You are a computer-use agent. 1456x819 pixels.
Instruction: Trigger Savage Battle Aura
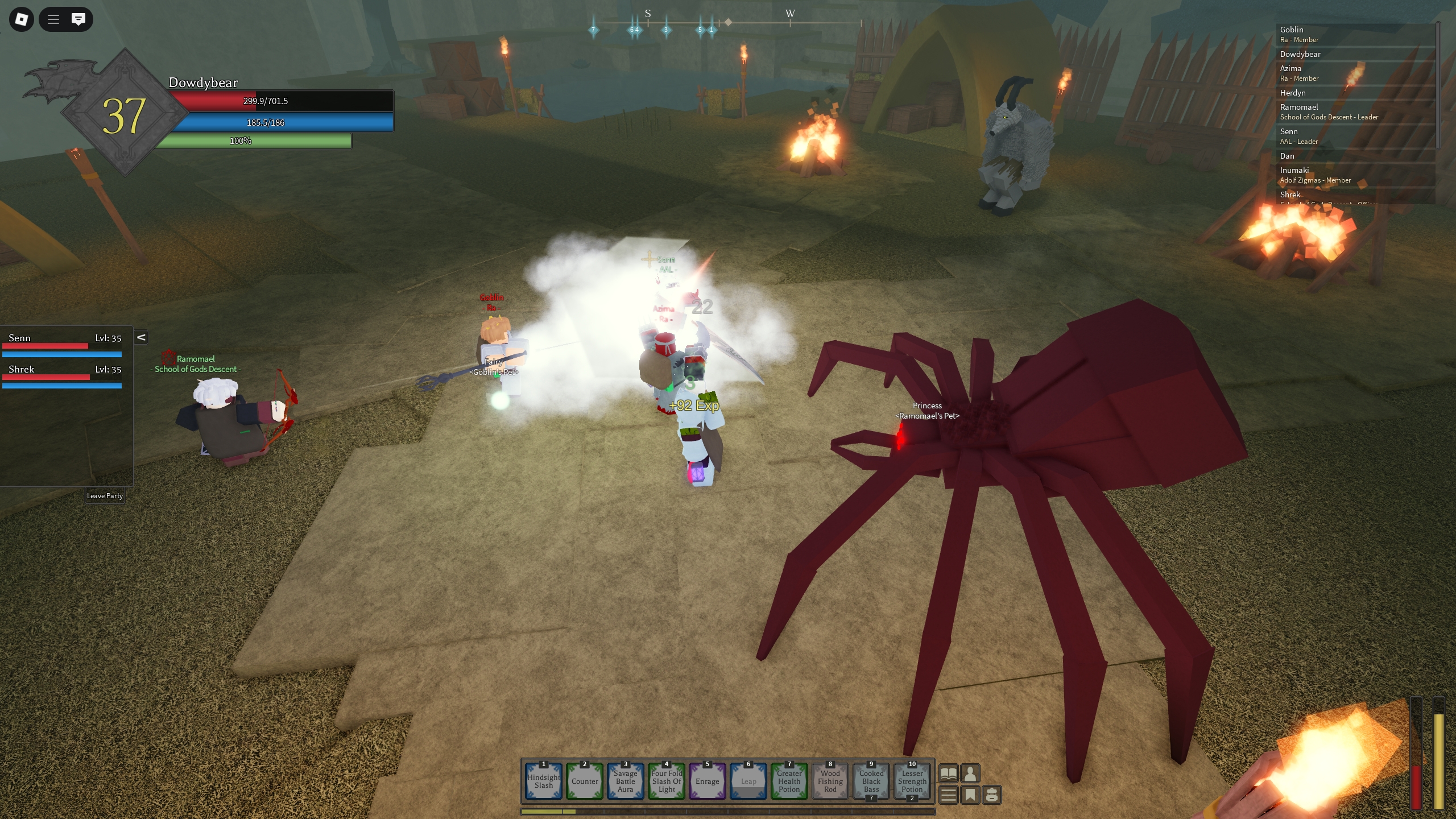[625, 781]
